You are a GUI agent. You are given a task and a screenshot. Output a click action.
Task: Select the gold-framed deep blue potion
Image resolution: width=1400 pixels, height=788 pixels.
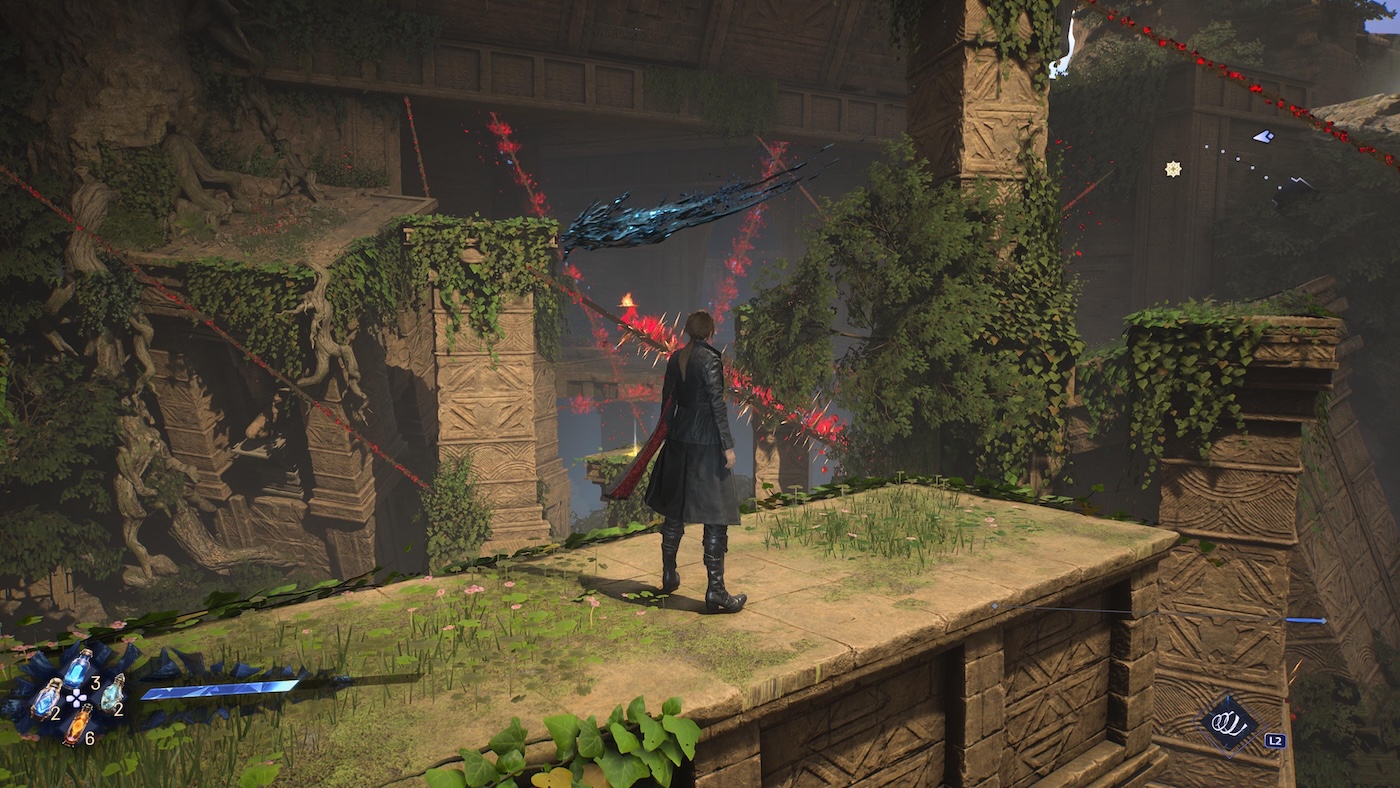click(46, 698)
